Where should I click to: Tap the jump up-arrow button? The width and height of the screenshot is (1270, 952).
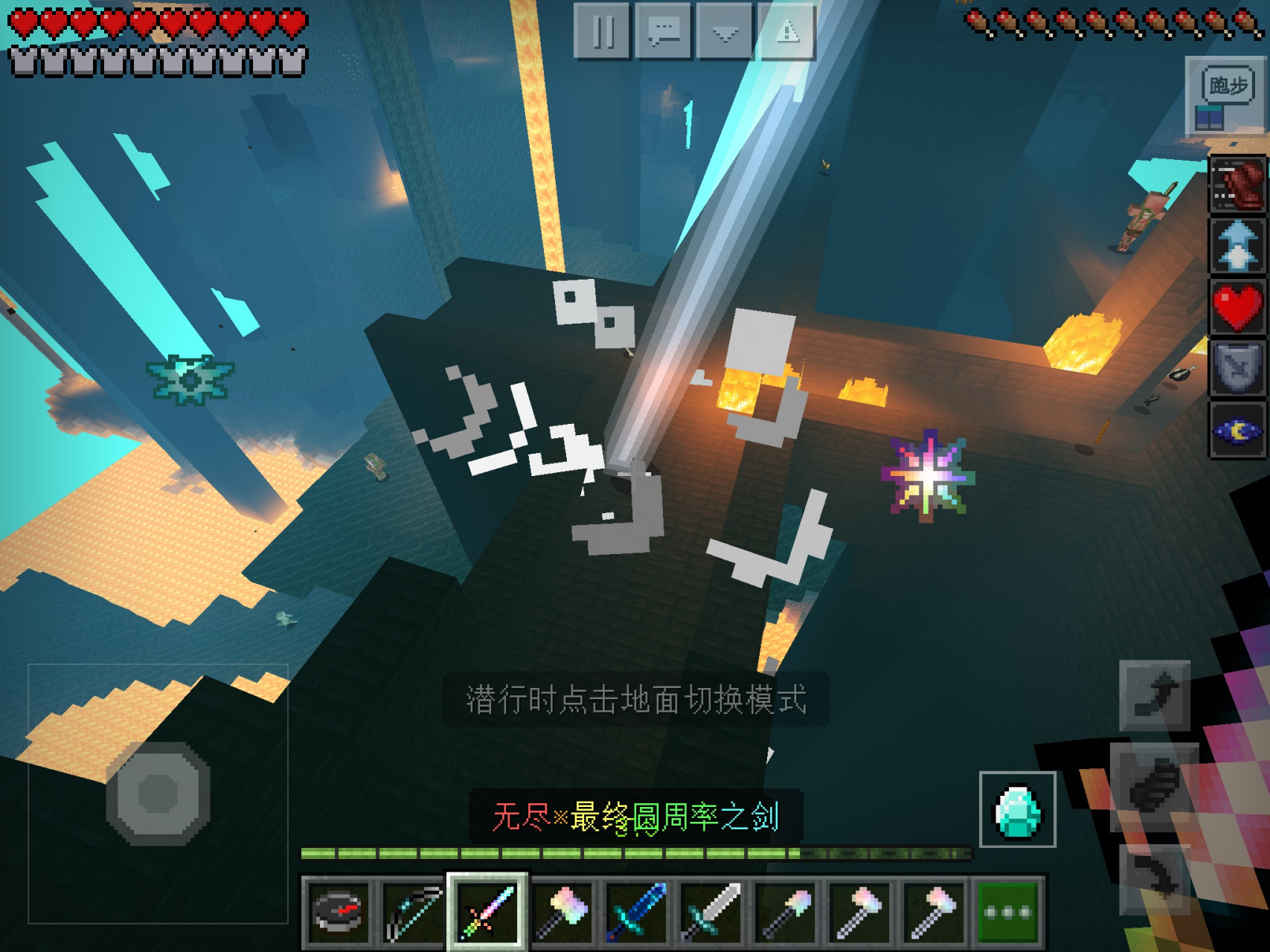click(x=1155, y=696)
